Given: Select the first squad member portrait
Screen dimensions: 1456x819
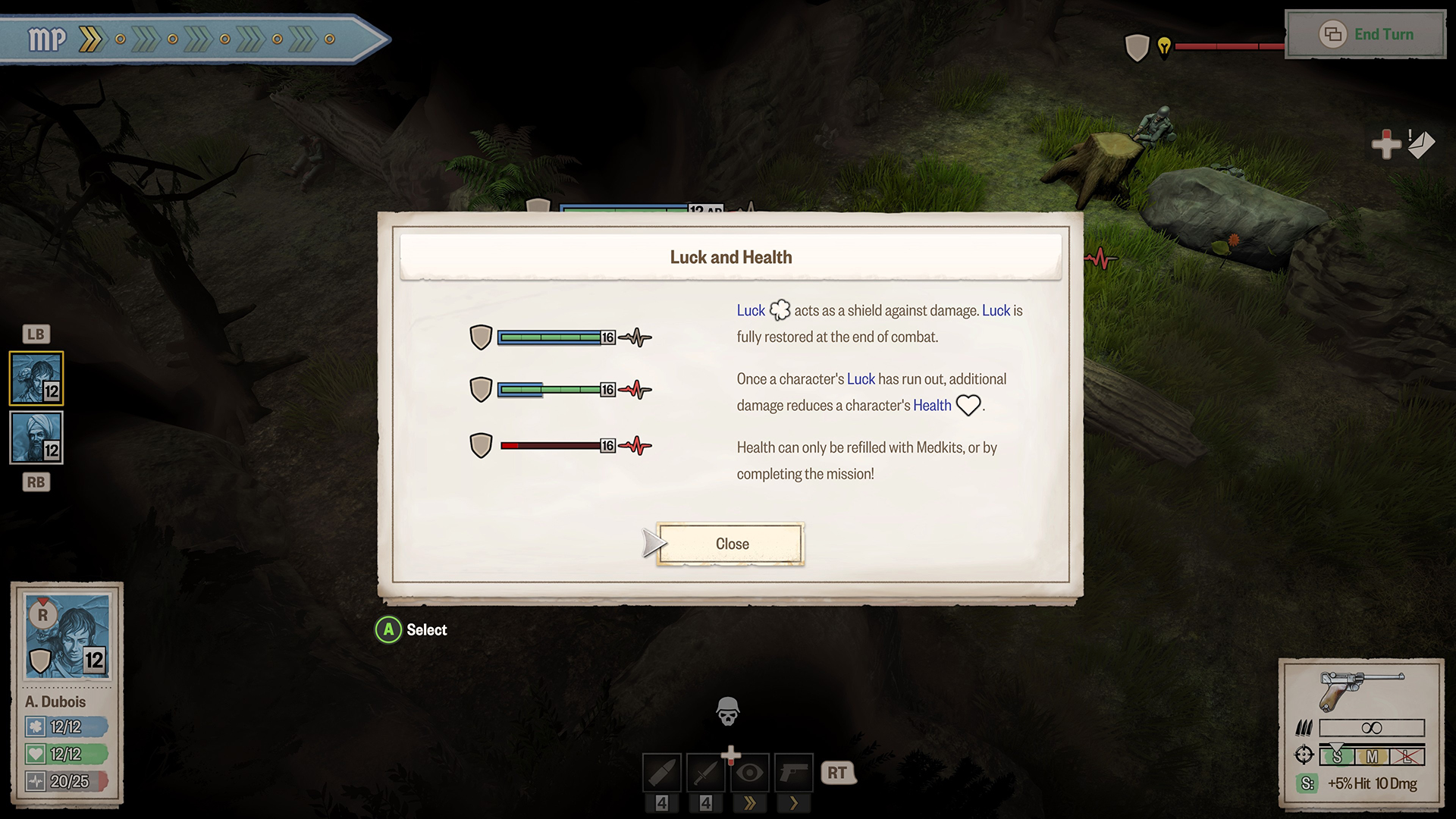Looking at the screenshot, I should 36,378.
